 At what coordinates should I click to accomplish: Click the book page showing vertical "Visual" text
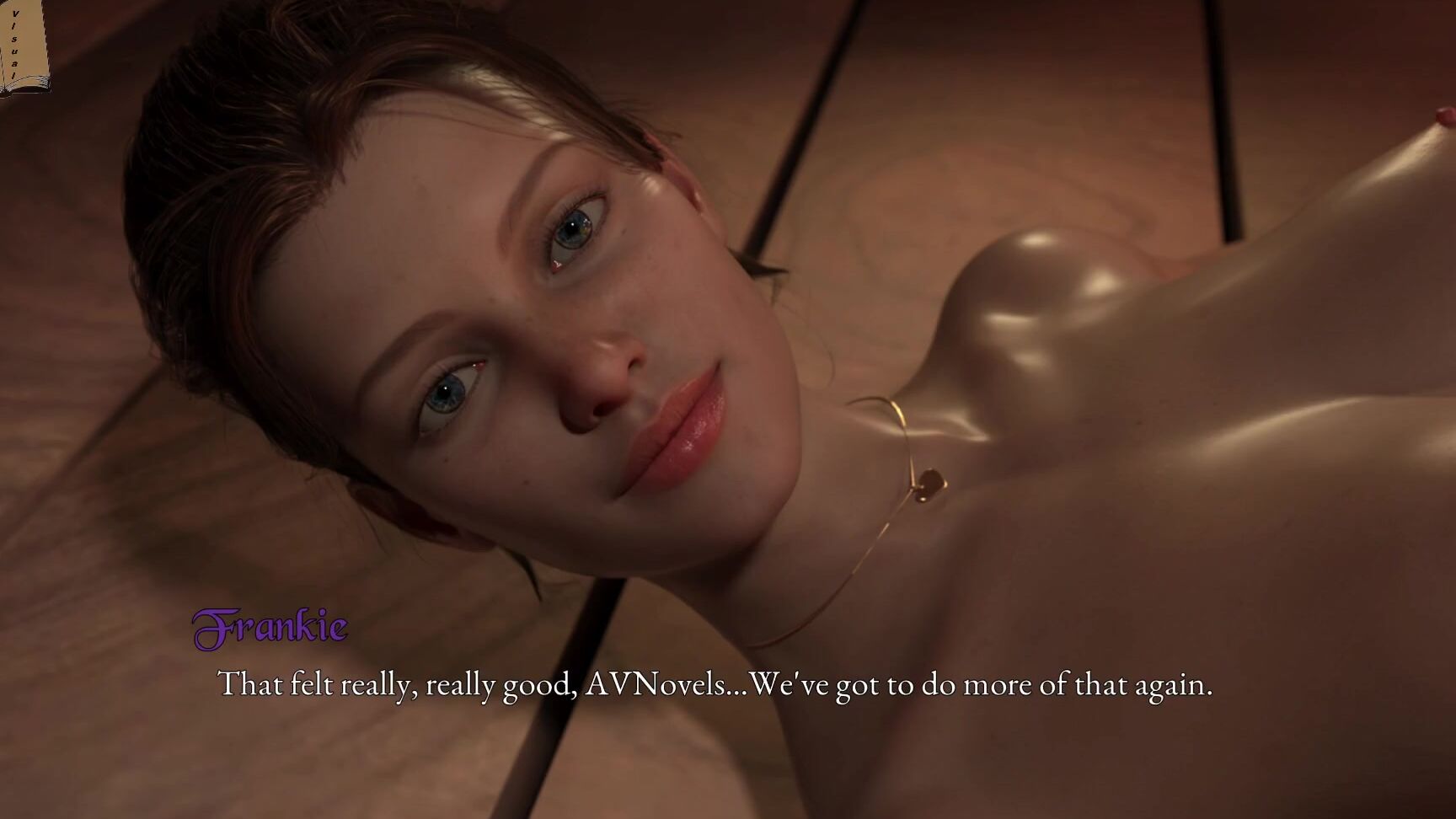coord(21,42)
